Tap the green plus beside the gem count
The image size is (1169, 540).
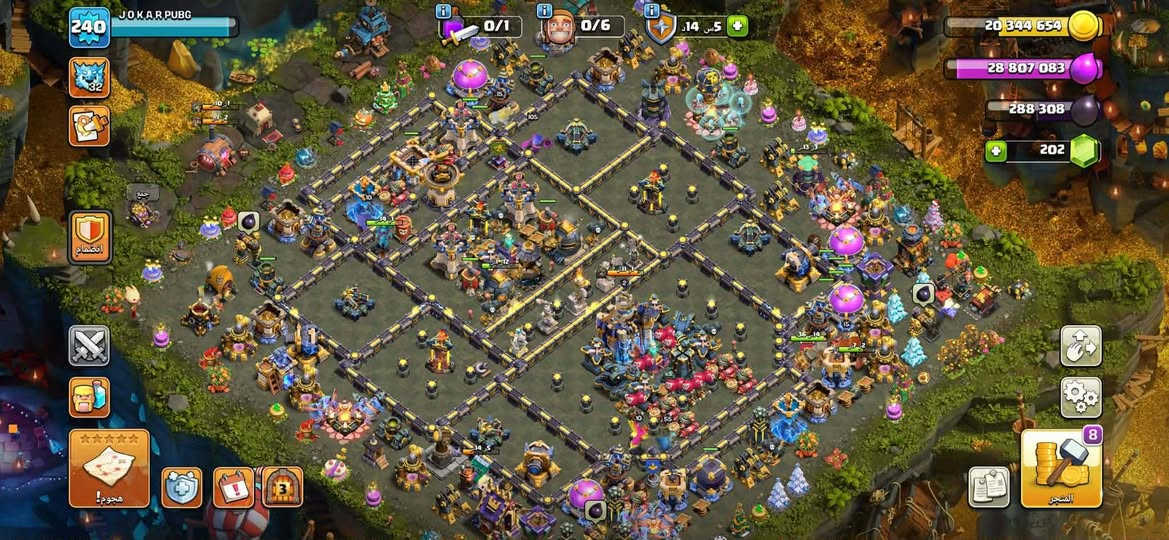point(995,151)
